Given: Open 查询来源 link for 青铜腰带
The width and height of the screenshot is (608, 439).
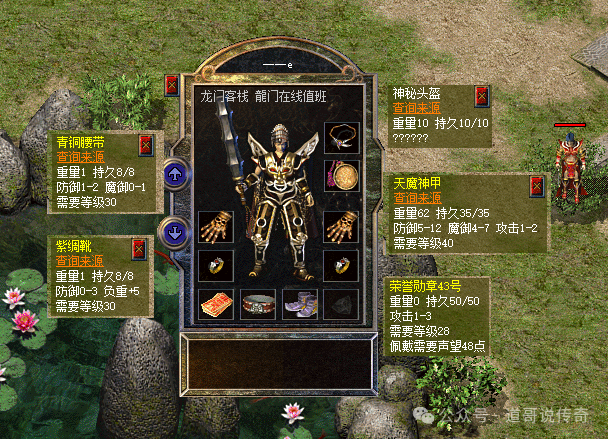Looking at the screenshot, I should pos(76,157).
